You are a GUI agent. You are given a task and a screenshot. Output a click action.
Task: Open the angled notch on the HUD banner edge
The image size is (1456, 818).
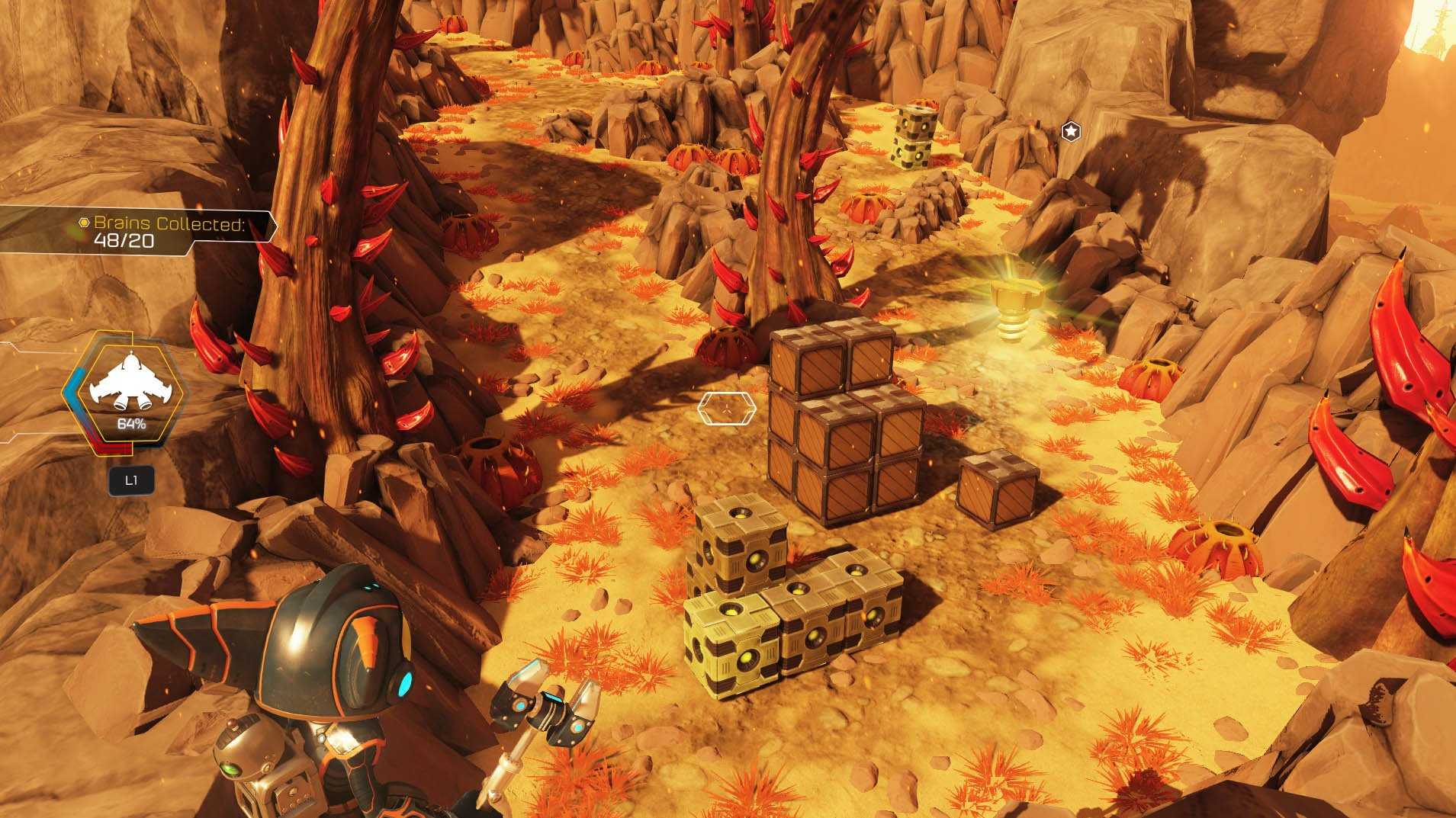(275, 225)
